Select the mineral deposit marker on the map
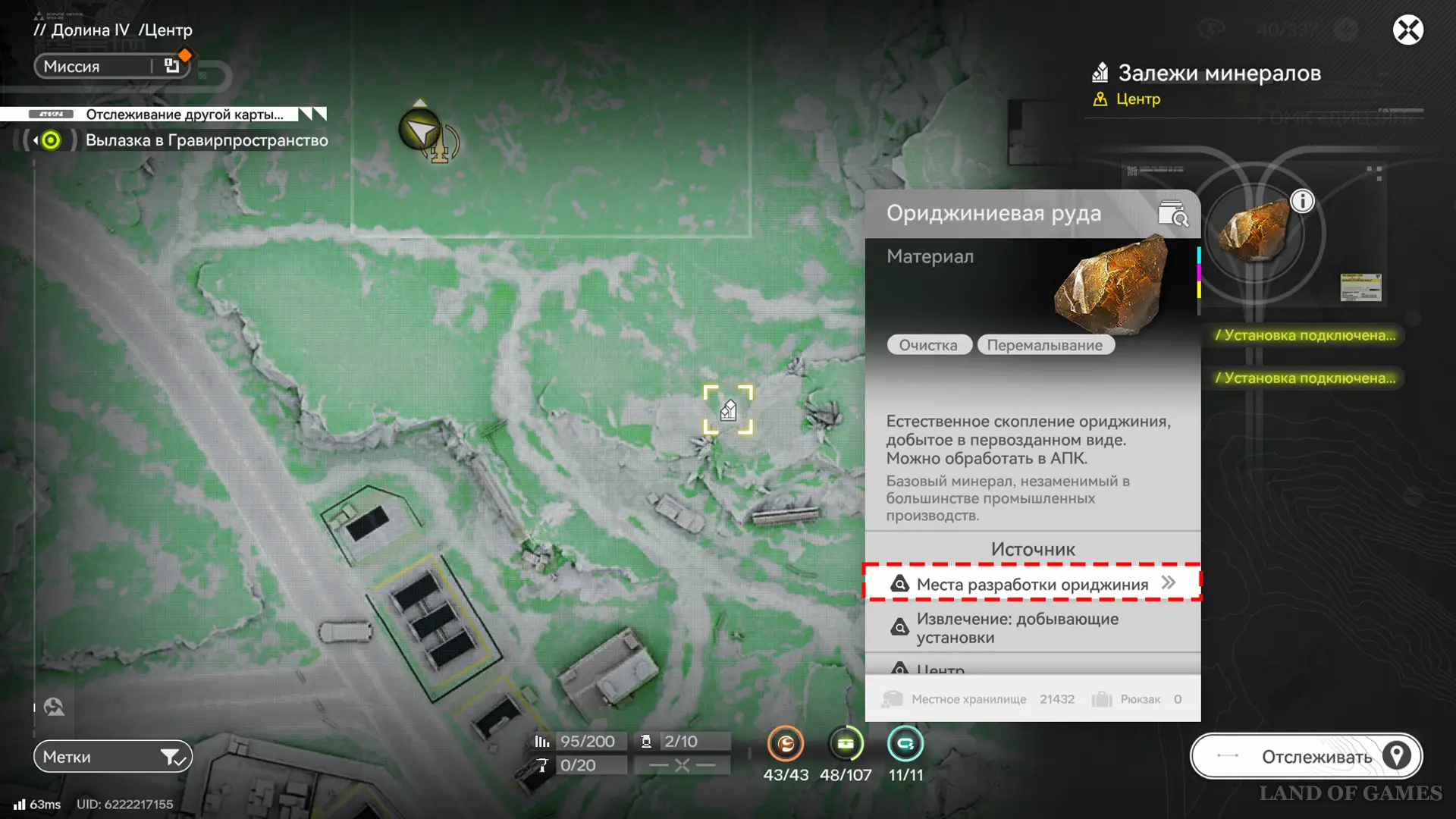This screenshot has width=1456, height=819. coord(728,410)
